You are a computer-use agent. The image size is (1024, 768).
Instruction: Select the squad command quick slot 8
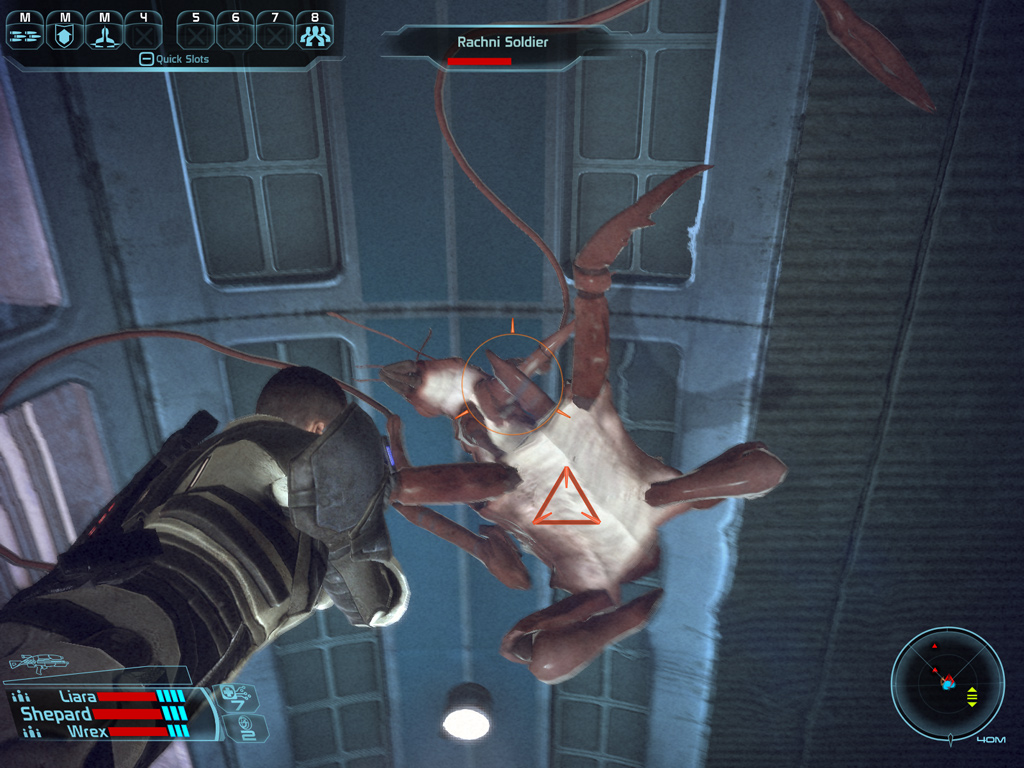[x=315, y=33]
